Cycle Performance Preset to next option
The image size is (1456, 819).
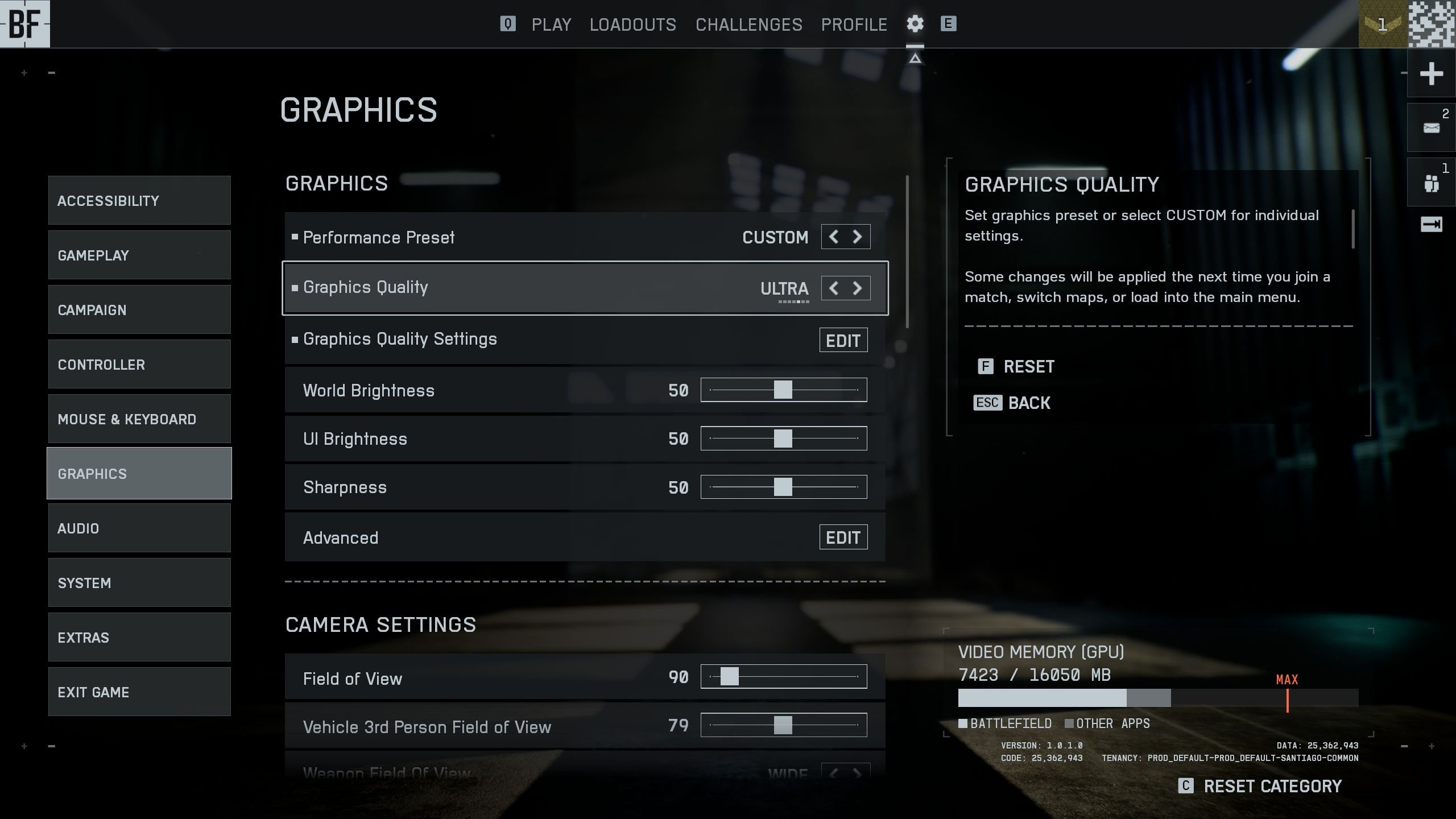857,237
